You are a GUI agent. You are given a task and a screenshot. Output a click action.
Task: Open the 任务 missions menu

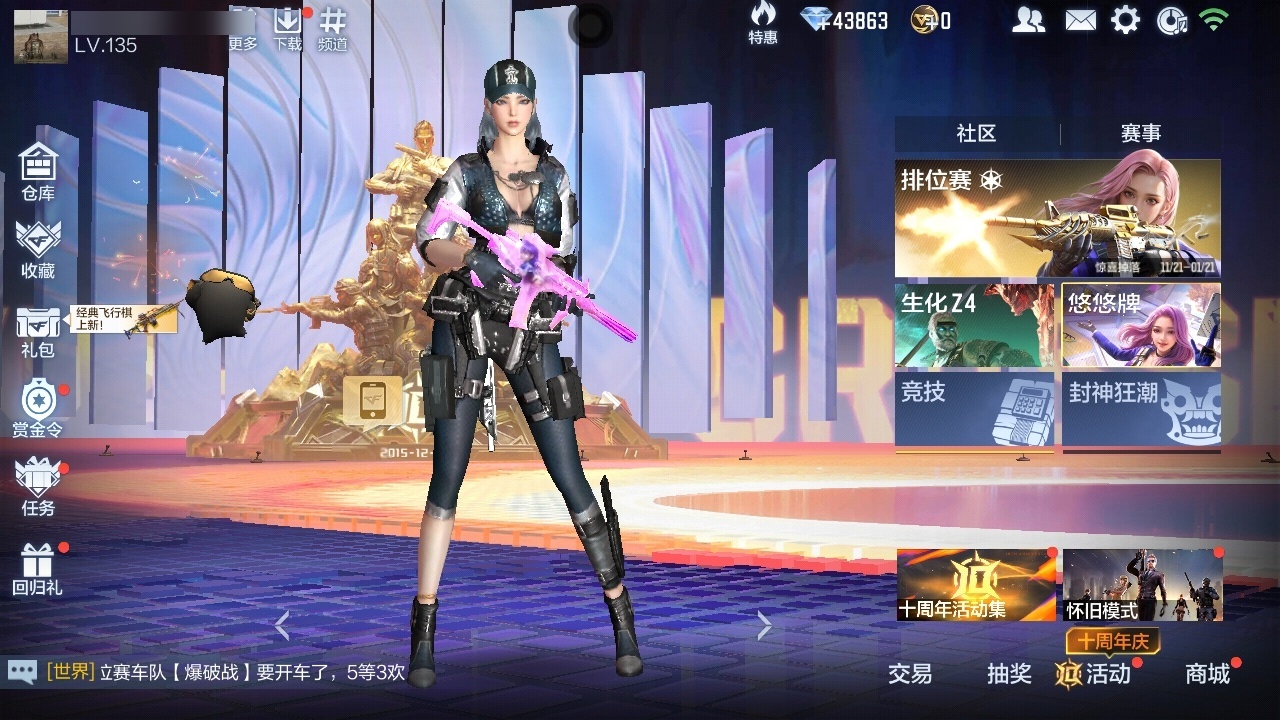click(x=38, y=486)
